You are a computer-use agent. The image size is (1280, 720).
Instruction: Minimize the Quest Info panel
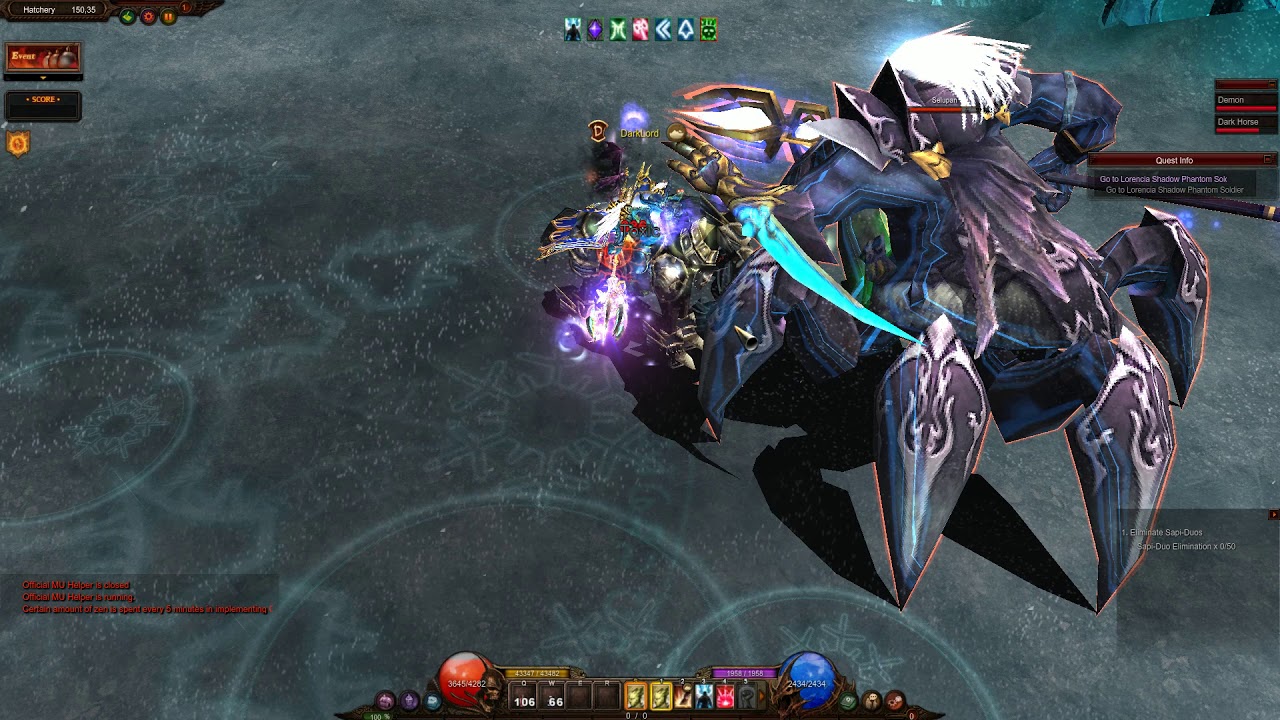point(1268,160)
